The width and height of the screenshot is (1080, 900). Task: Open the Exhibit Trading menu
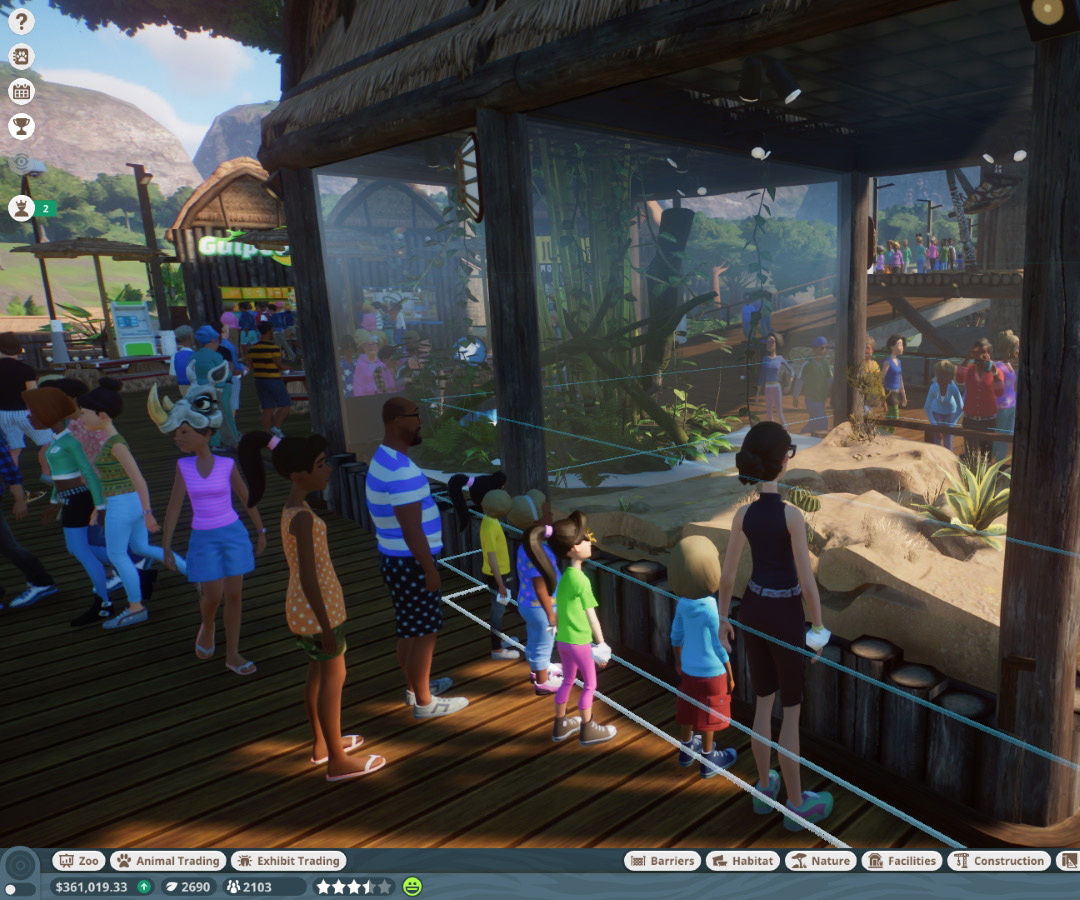click(288, 861)
